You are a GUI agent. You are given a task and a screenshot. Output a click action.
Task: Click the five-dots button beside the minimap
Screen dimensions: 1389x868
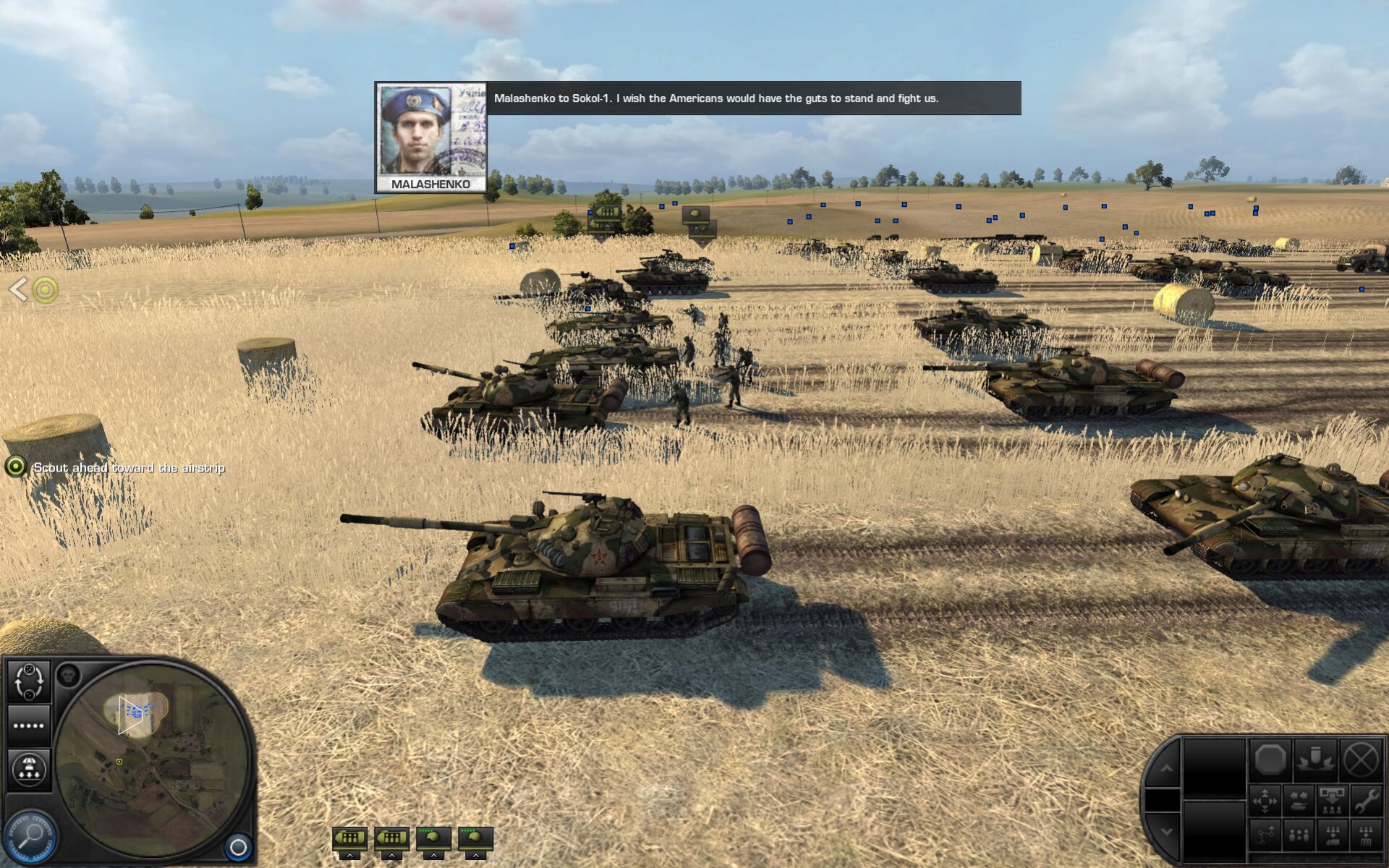(29, 726)
